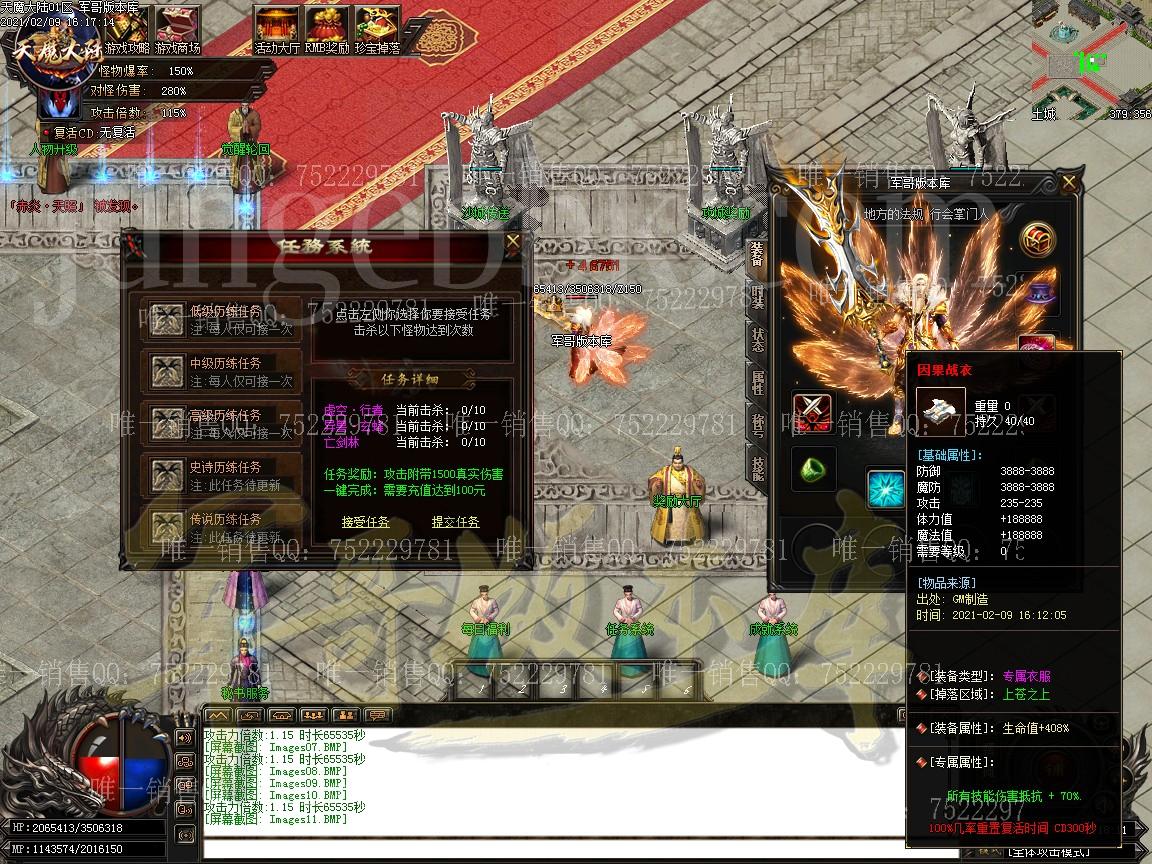Screen dimensions: 1152x864
Task: Choose the 史诗历练任务 quest entry
Action: tap(221, 474)
